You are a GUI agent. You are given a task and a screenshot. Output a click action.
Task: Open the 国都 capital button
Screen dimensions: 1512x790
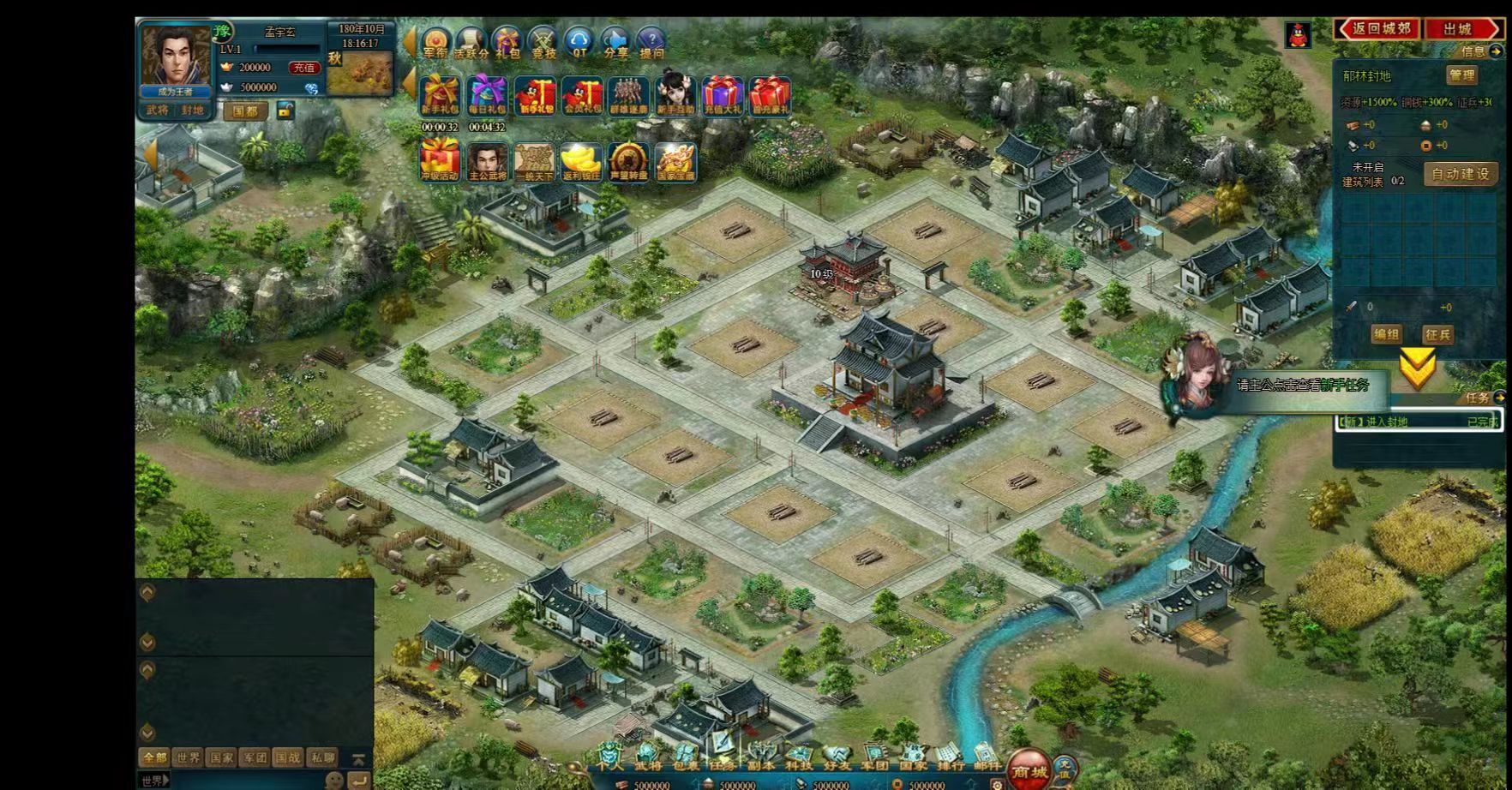click(x=244, y=111)
